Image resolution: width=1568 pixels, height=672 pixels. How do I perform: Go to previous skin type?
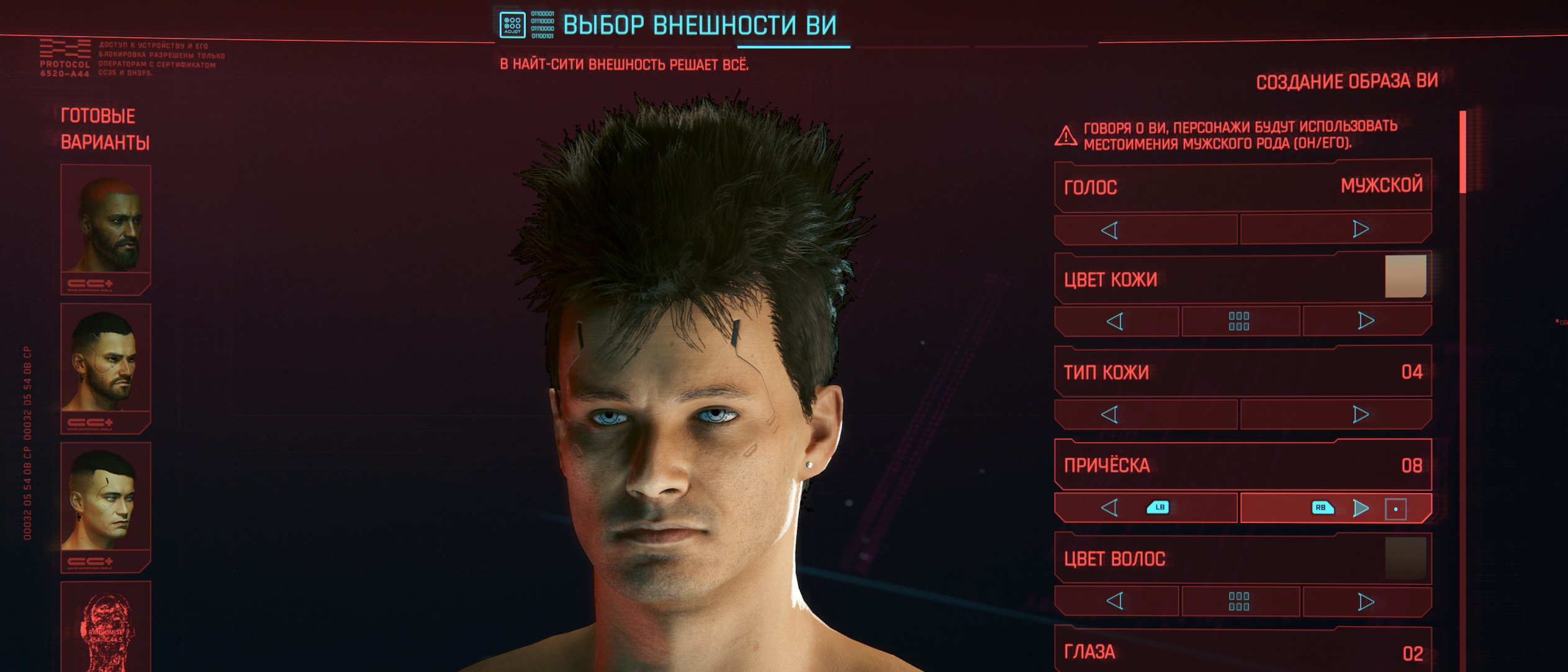point(1110,415)
